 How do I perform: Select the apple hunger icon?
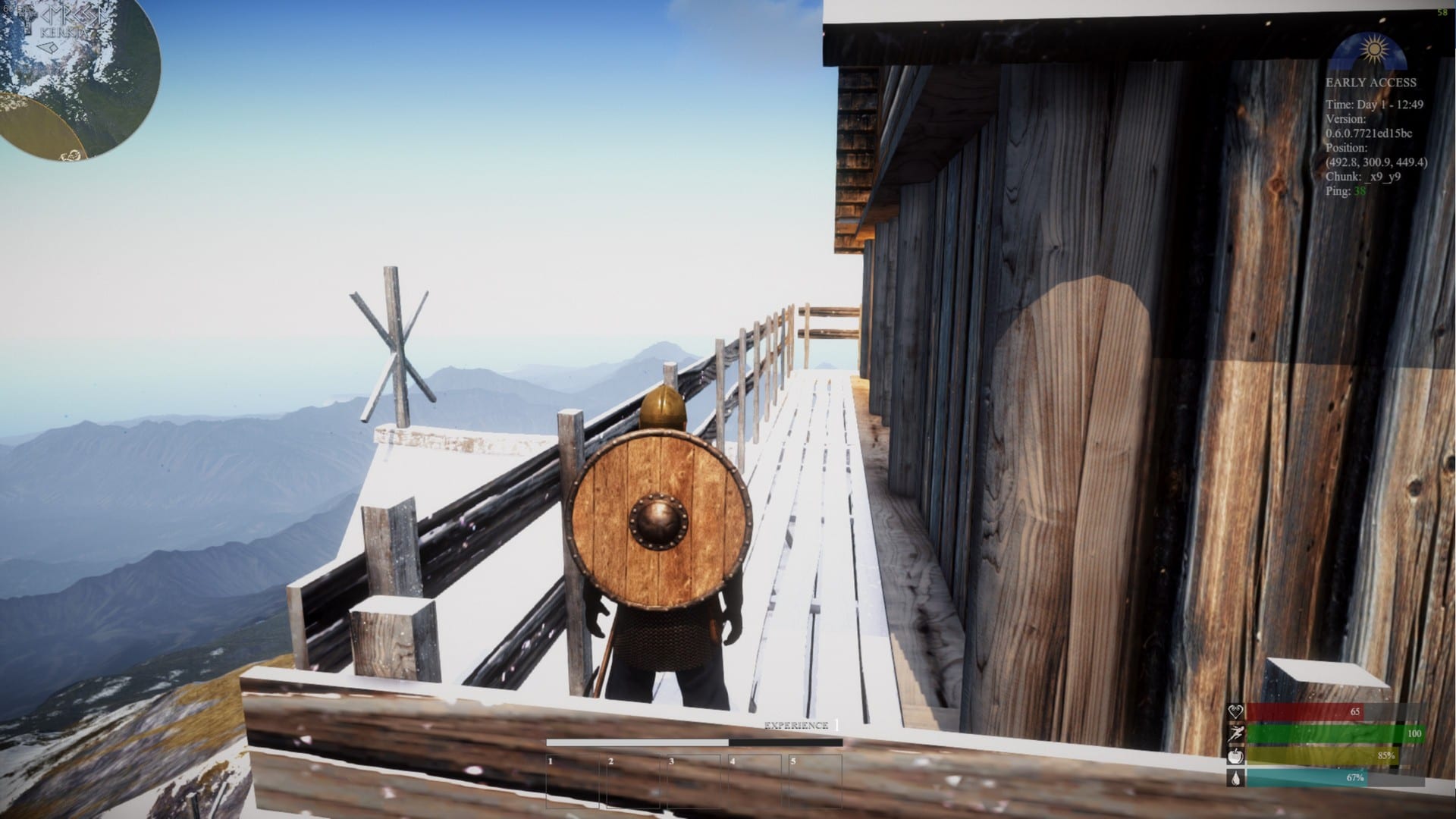(1235, 757)
